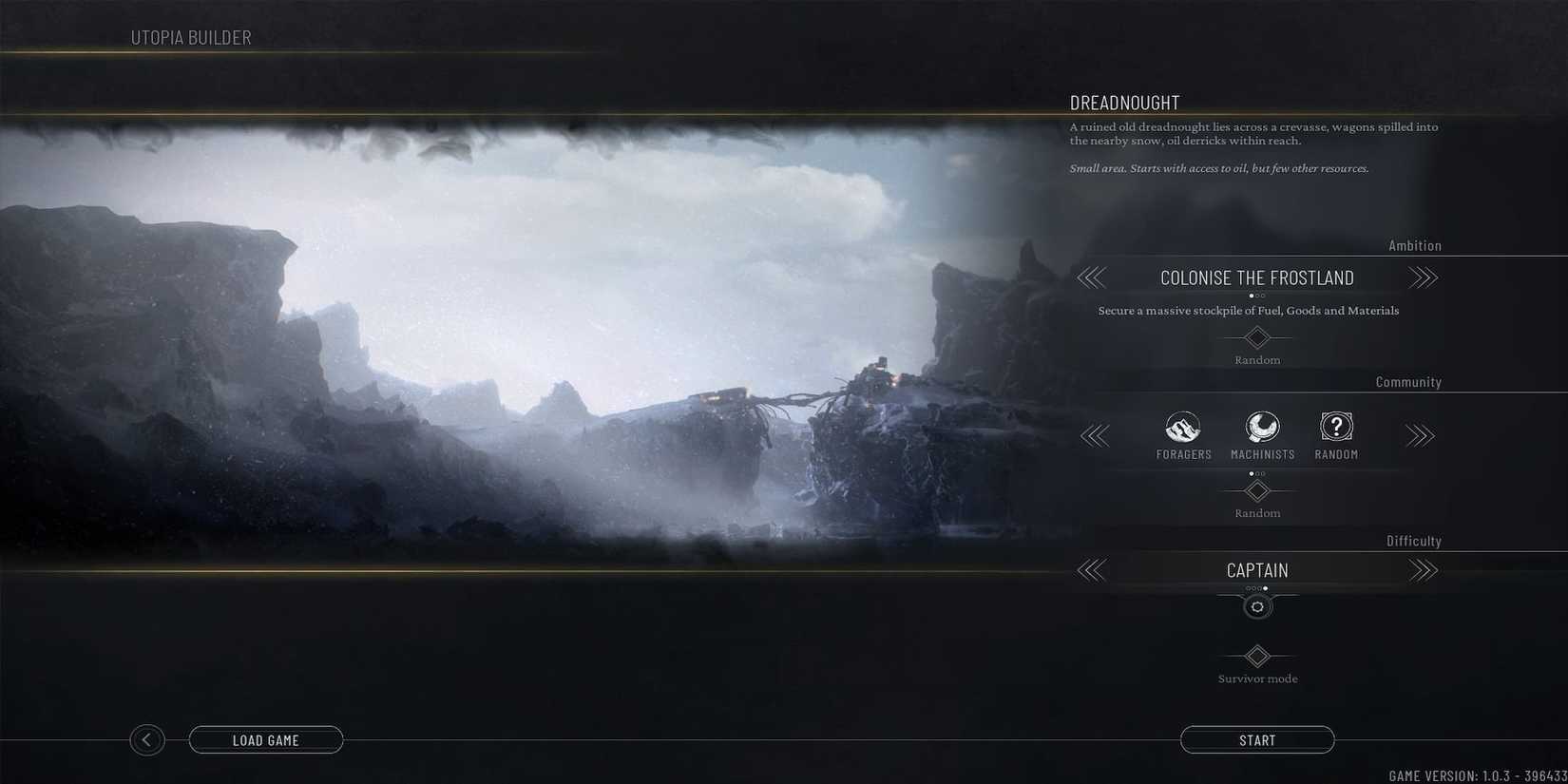This screenshot has height=784, width=1568.
Task: Enable Random for the Community selection
Action: tap(1257, 491)
